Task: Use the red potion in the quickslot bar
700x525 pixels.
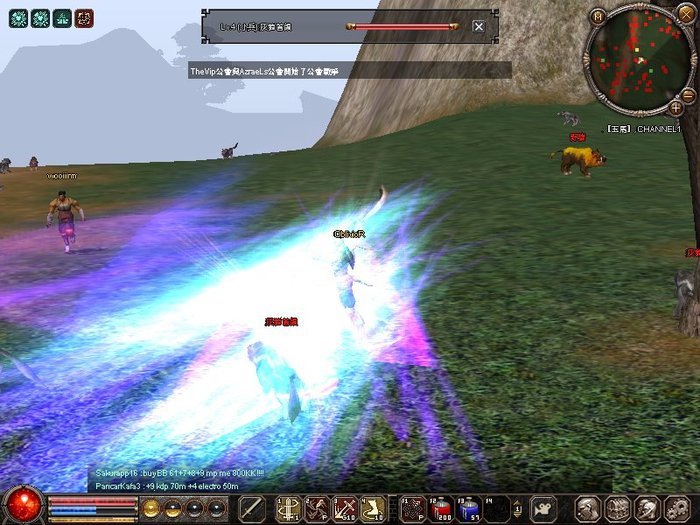Action: (x=441, y=508)
